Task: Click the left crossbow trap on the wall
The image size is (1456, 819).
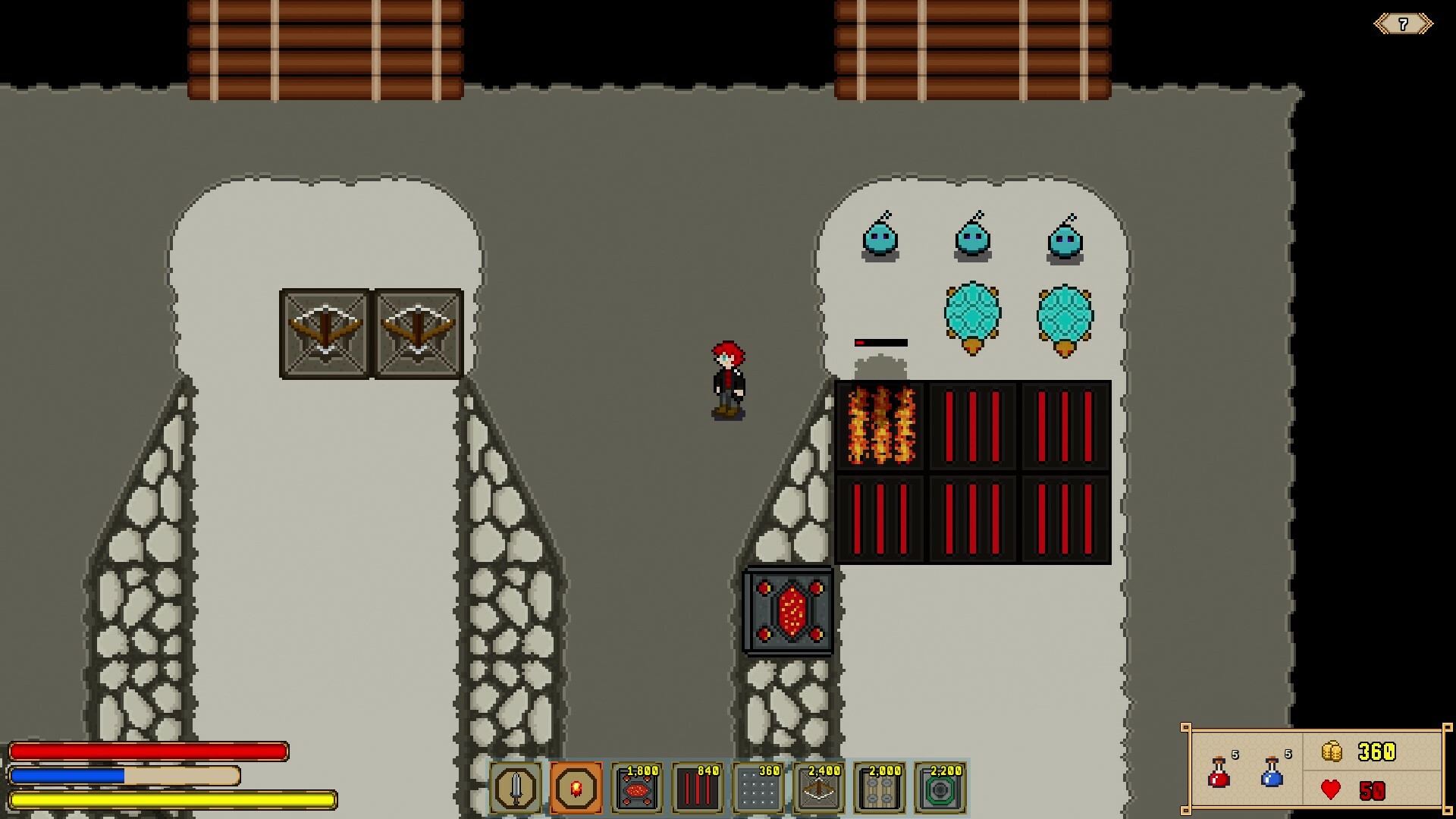Action: coord(326,331)
